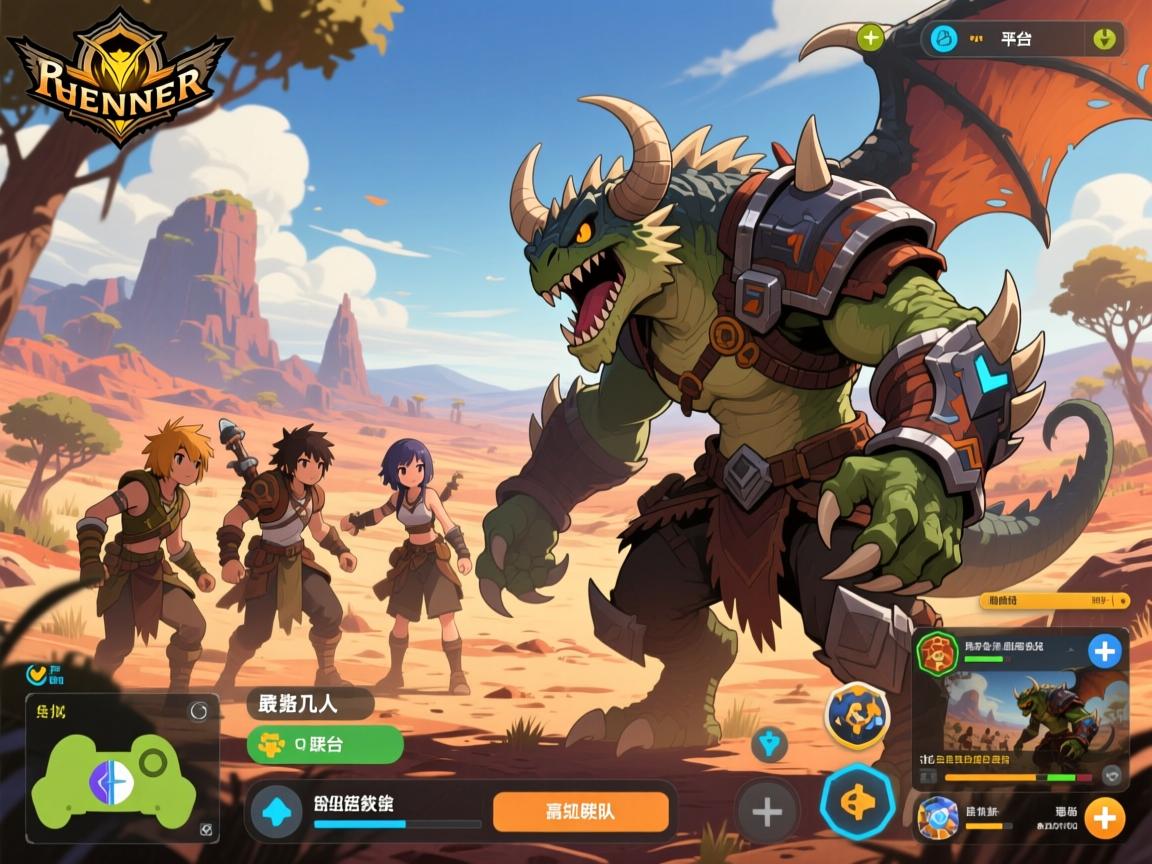Click the green plus button at top
Viewport: 1152px width, 864px height.
point(871,39)
